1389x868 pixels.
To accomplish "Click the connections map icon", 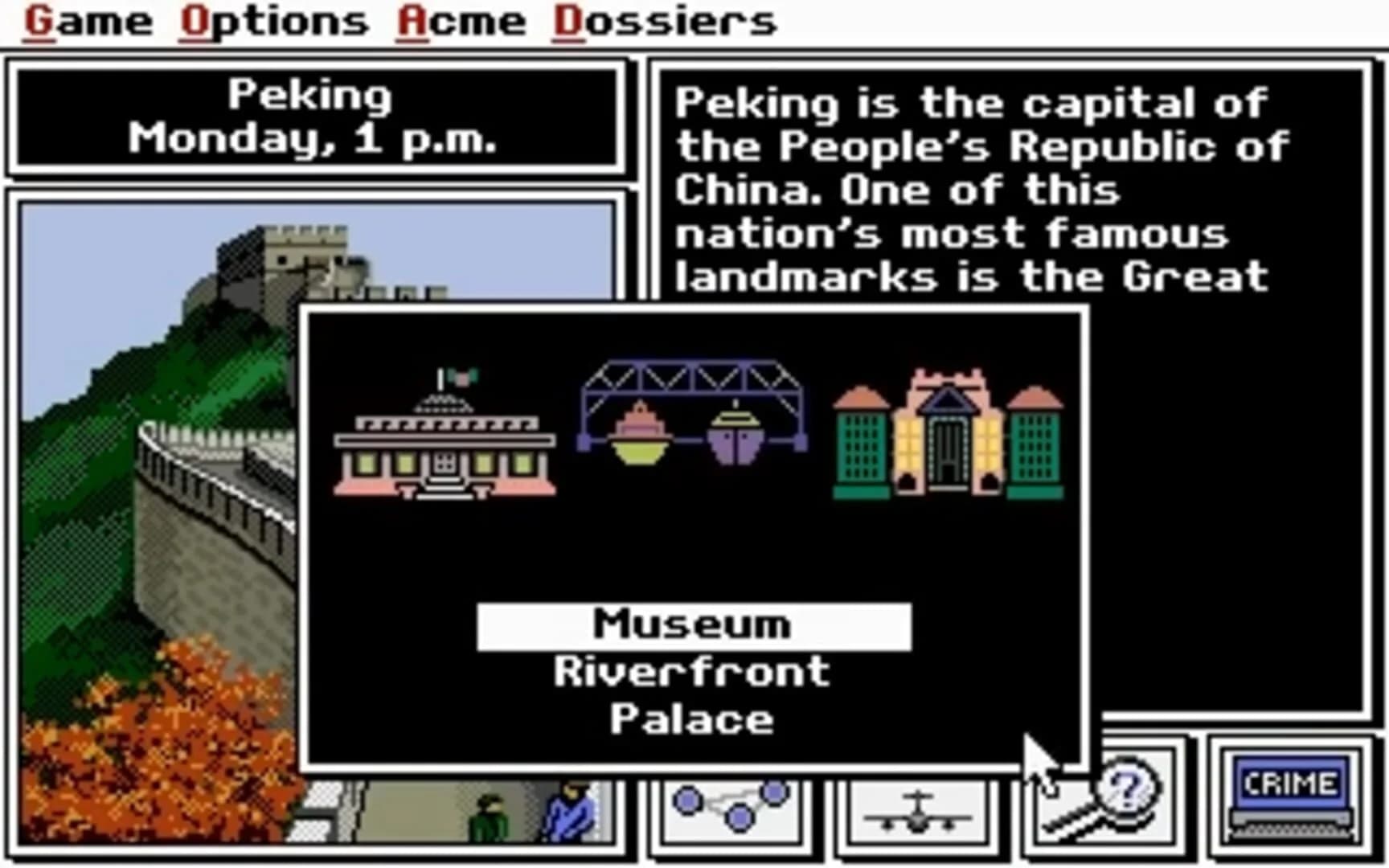I will coord(731,808).
